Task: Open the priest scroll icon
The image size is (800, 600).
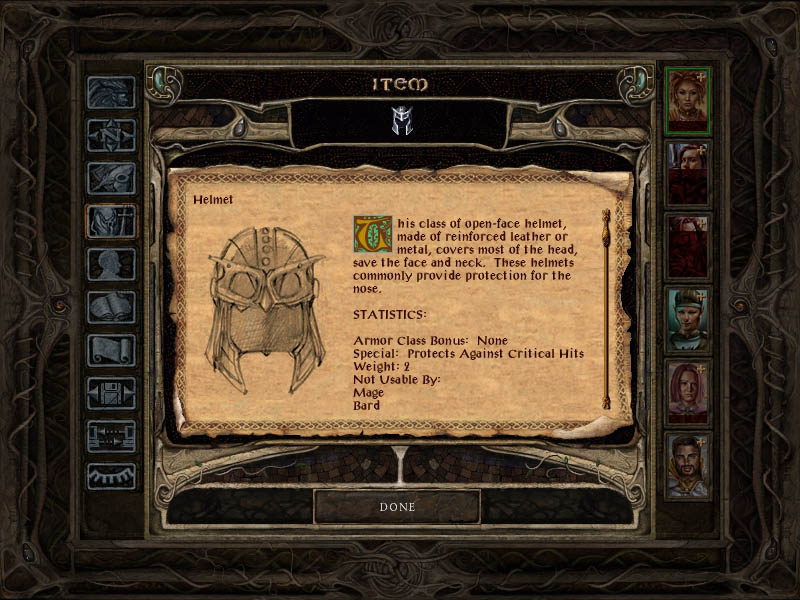Action: tap(110, 350)
